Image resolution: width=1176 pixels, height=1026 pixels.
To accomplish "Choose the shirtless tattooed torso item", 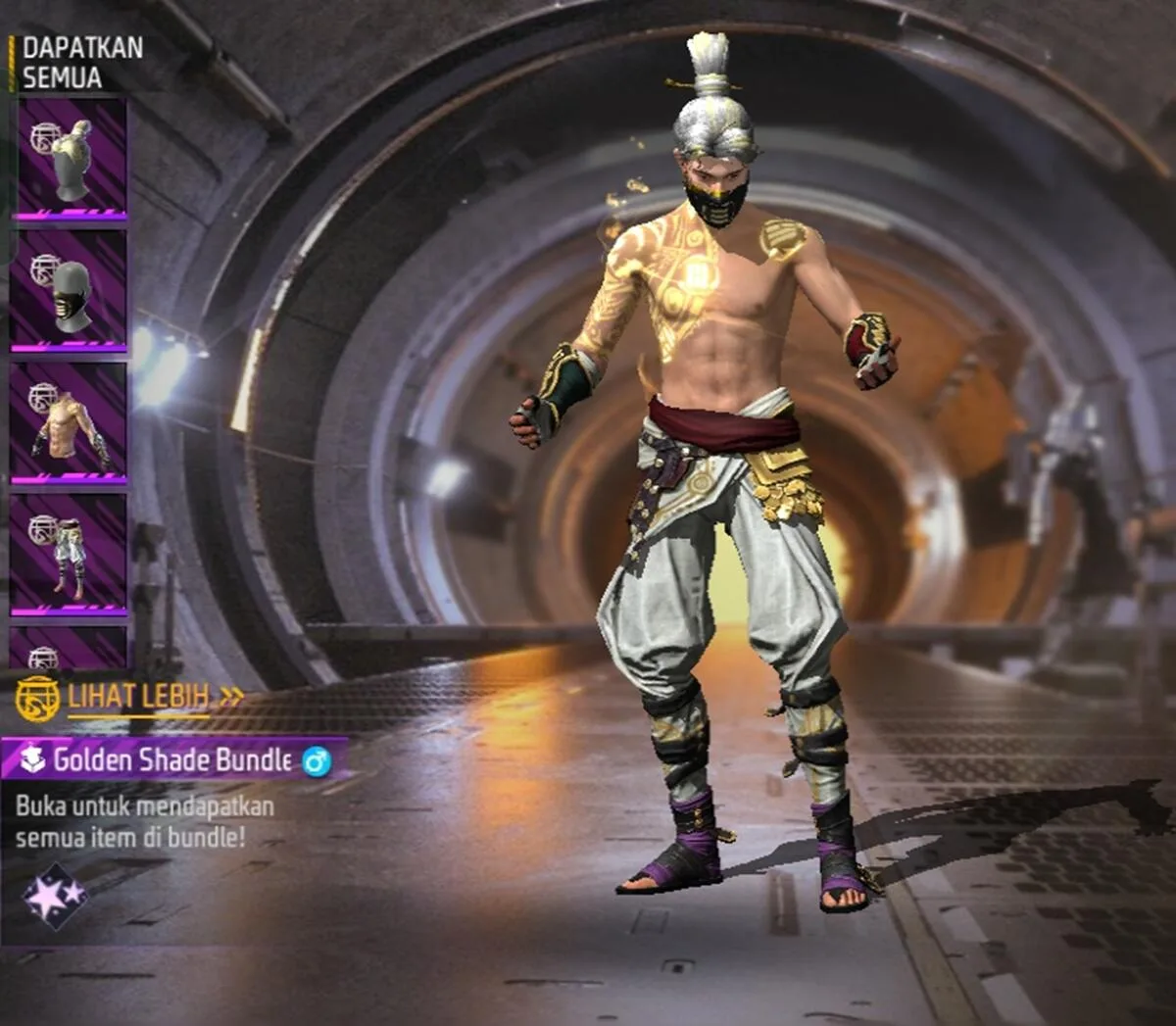I will (69, 423).
